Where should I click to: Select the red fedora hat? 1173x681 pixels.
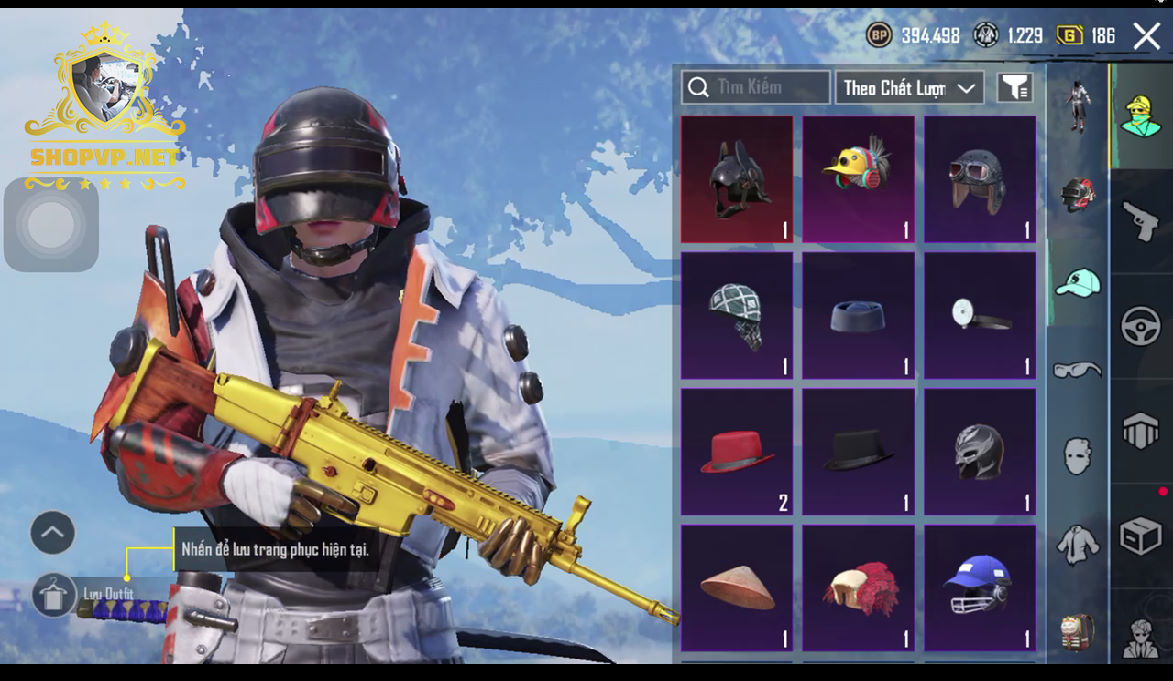[737, 452]
